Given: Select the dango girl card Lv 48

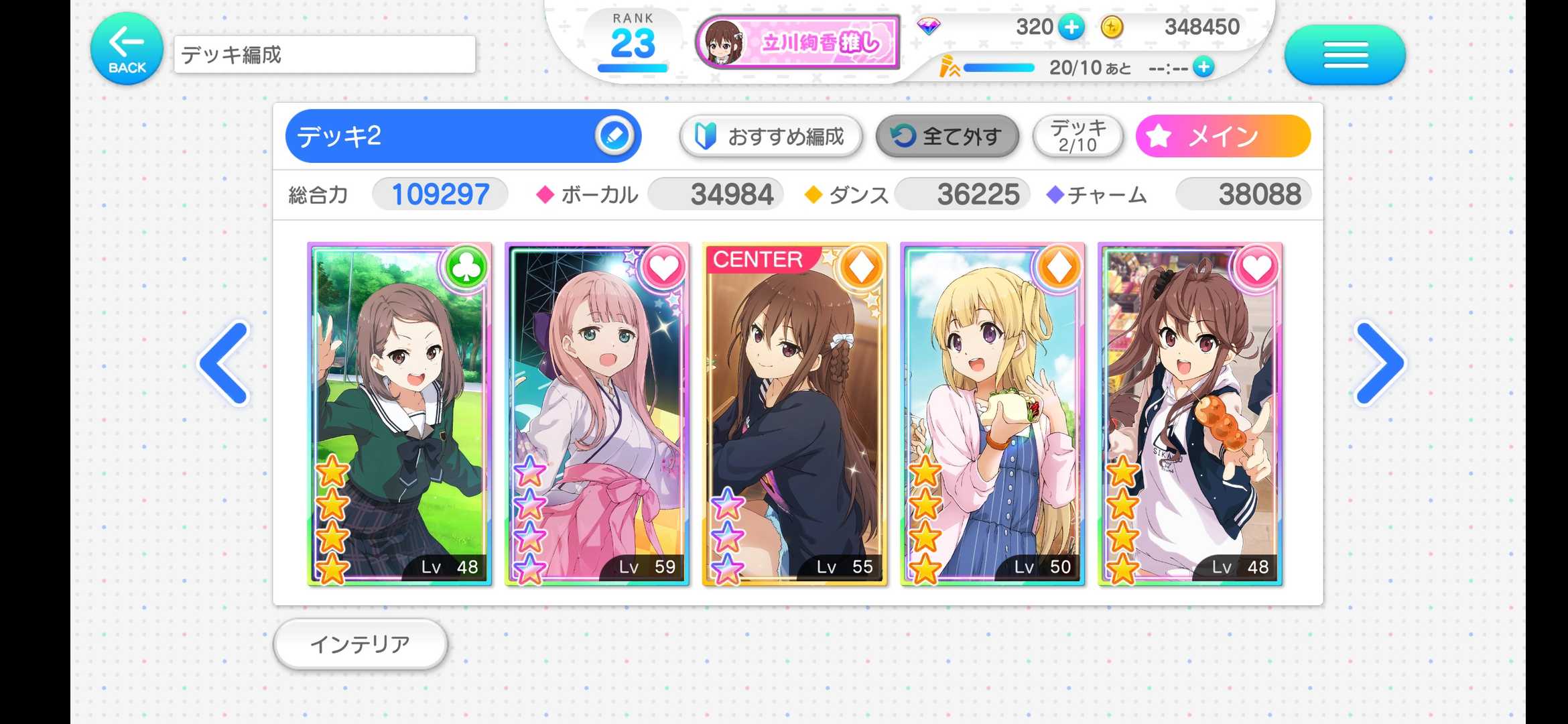Looking at the screenshot, I should point(1190,414).
